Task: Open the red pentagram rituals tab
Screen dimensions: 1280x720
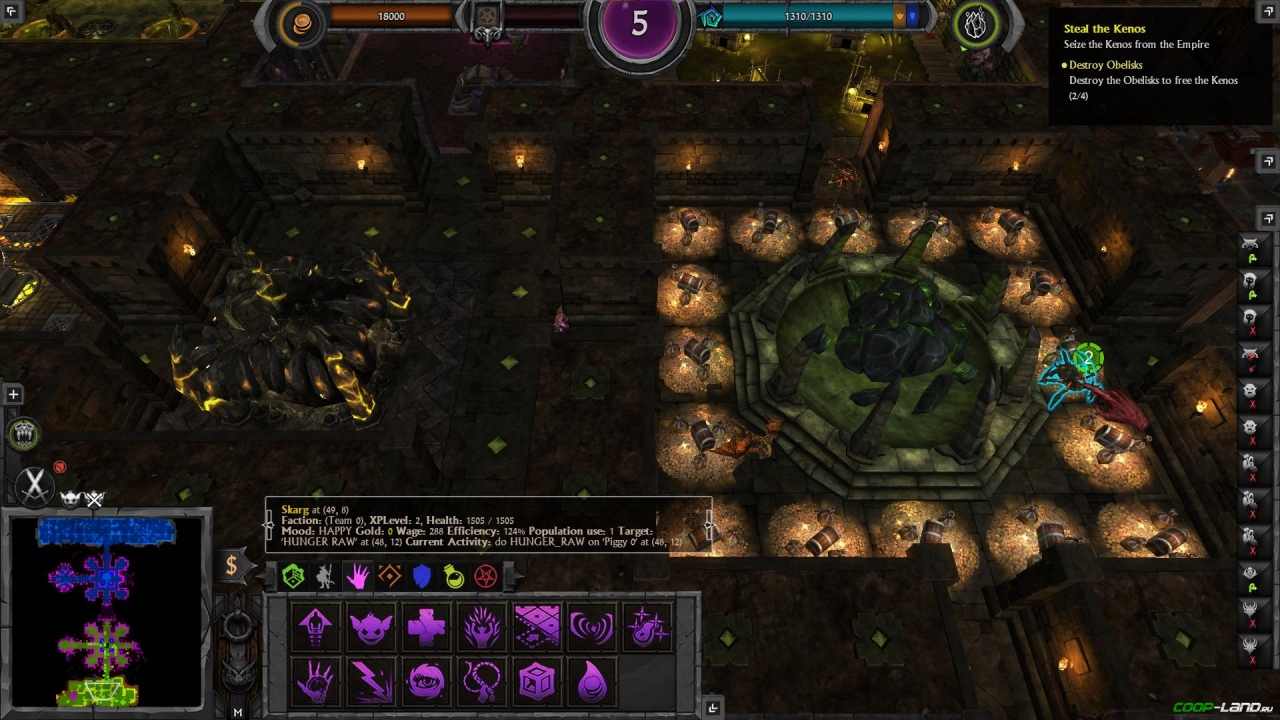Action: (486, 576)
